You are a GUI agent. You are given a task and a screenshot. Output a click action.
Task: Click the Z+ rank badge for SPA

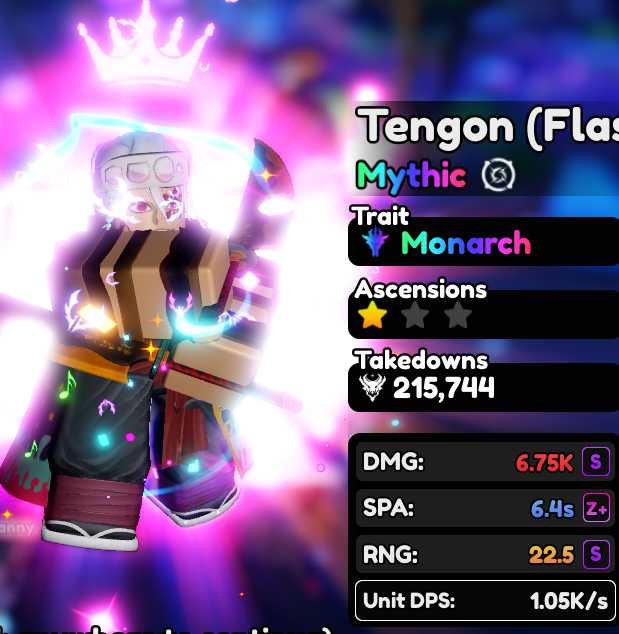[x=596, y=508]
